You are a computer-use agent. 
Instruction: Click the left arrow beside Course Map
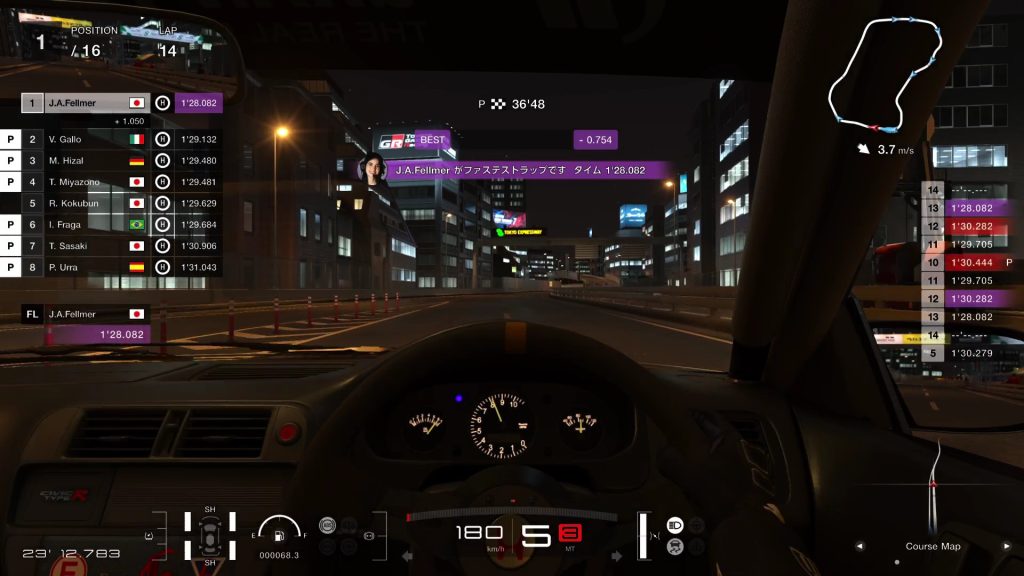858,547
